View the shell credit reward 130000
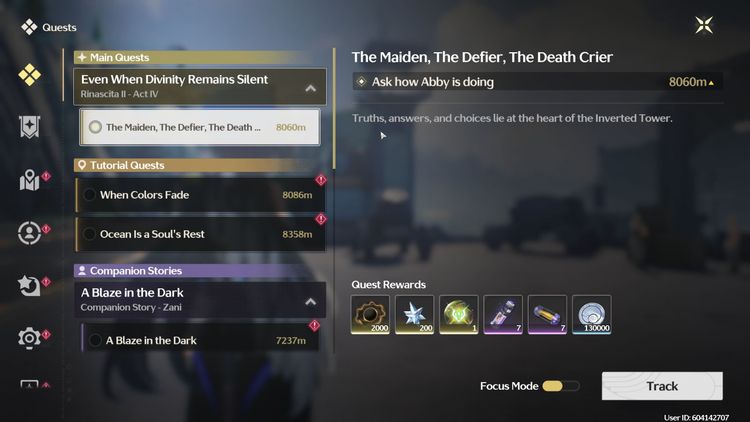Screen dimensions: 750x422 [591, 314]
